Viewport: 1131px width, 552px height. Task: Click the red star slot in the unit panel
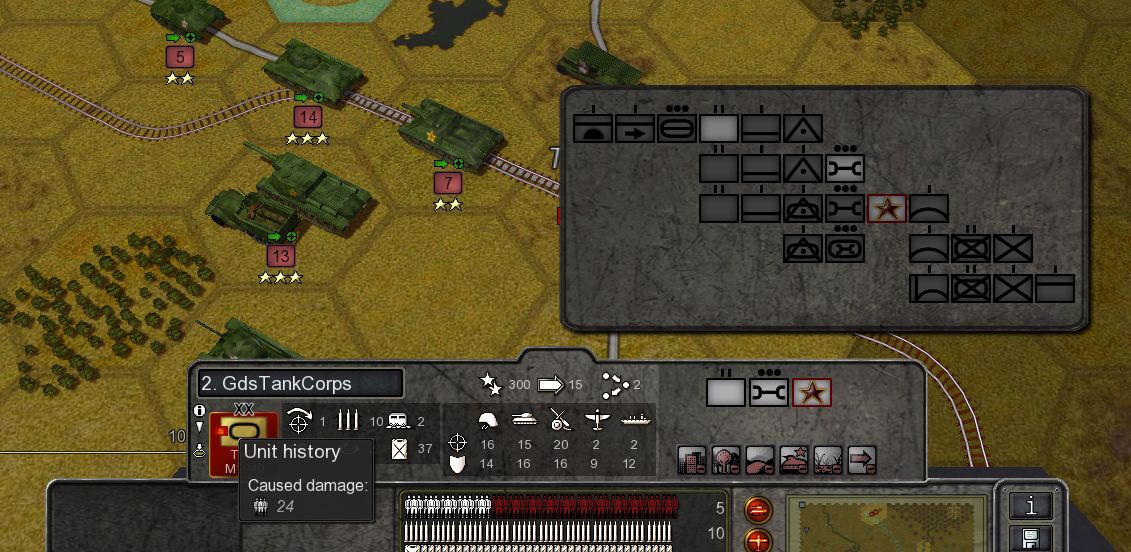(x=811, y=393)
